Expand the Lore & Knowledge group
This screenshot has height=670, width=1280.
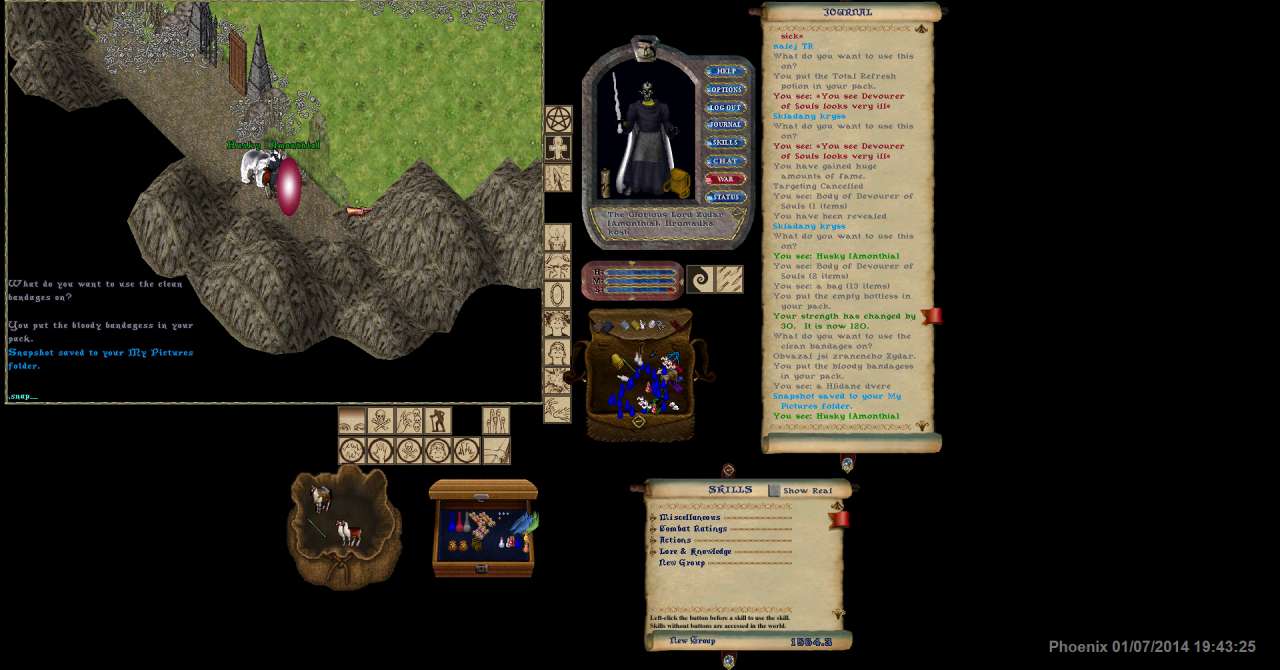coord(653,552)
